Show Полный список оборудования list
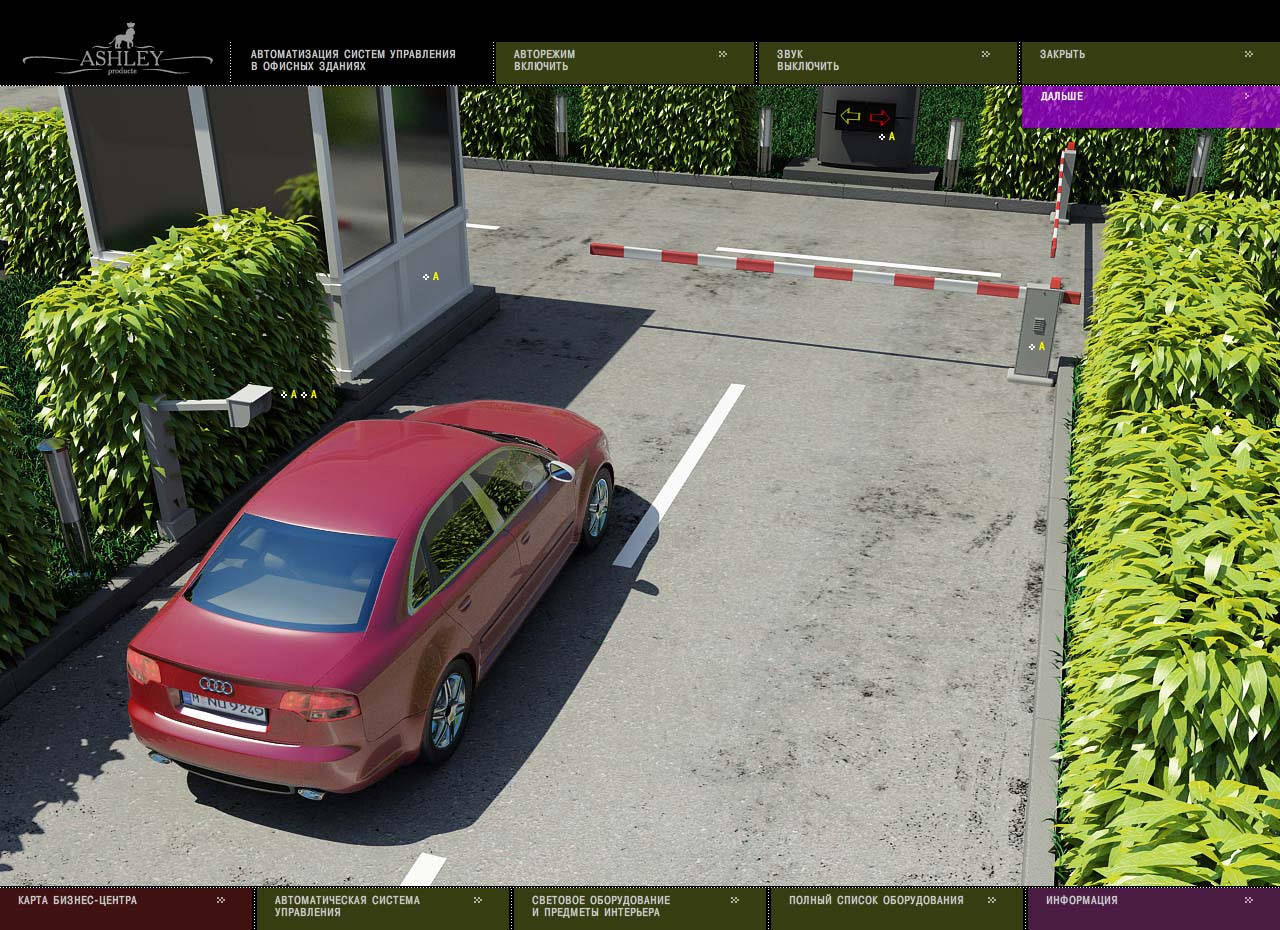 click(x=895, y=902)
